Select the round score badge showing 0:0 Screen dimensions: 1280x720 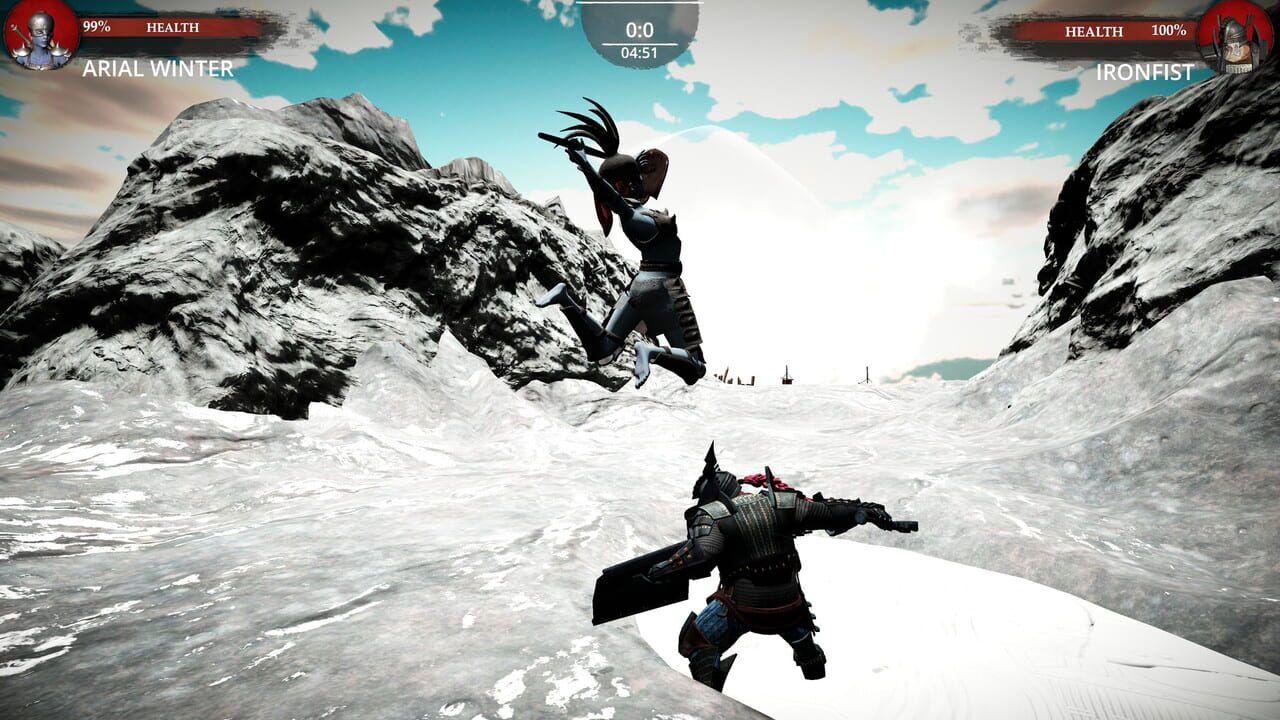pyautogui.click(x=639, y=30)
